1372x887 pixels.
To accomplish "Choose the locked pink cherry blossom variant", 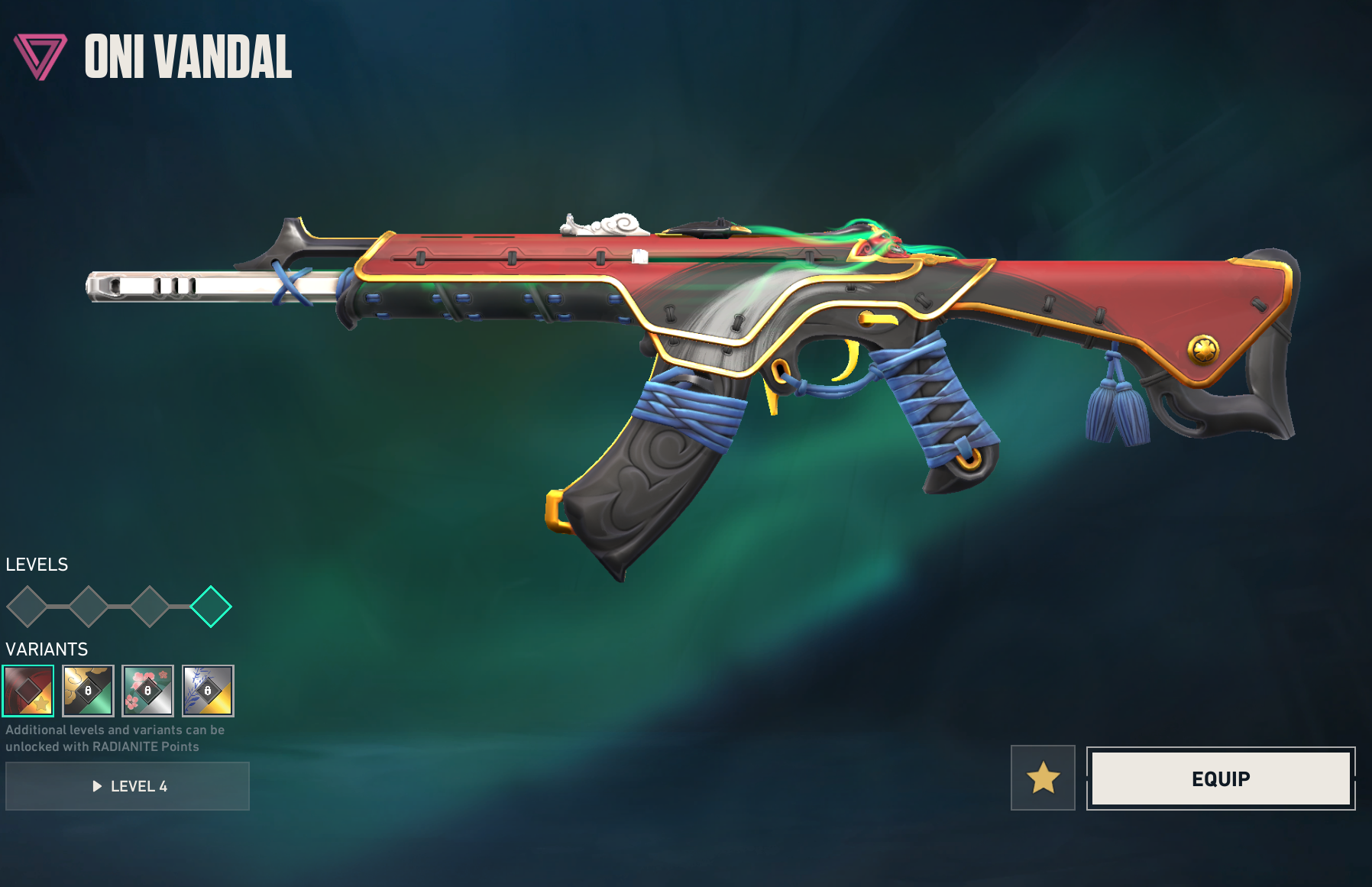I will point(147,691).
